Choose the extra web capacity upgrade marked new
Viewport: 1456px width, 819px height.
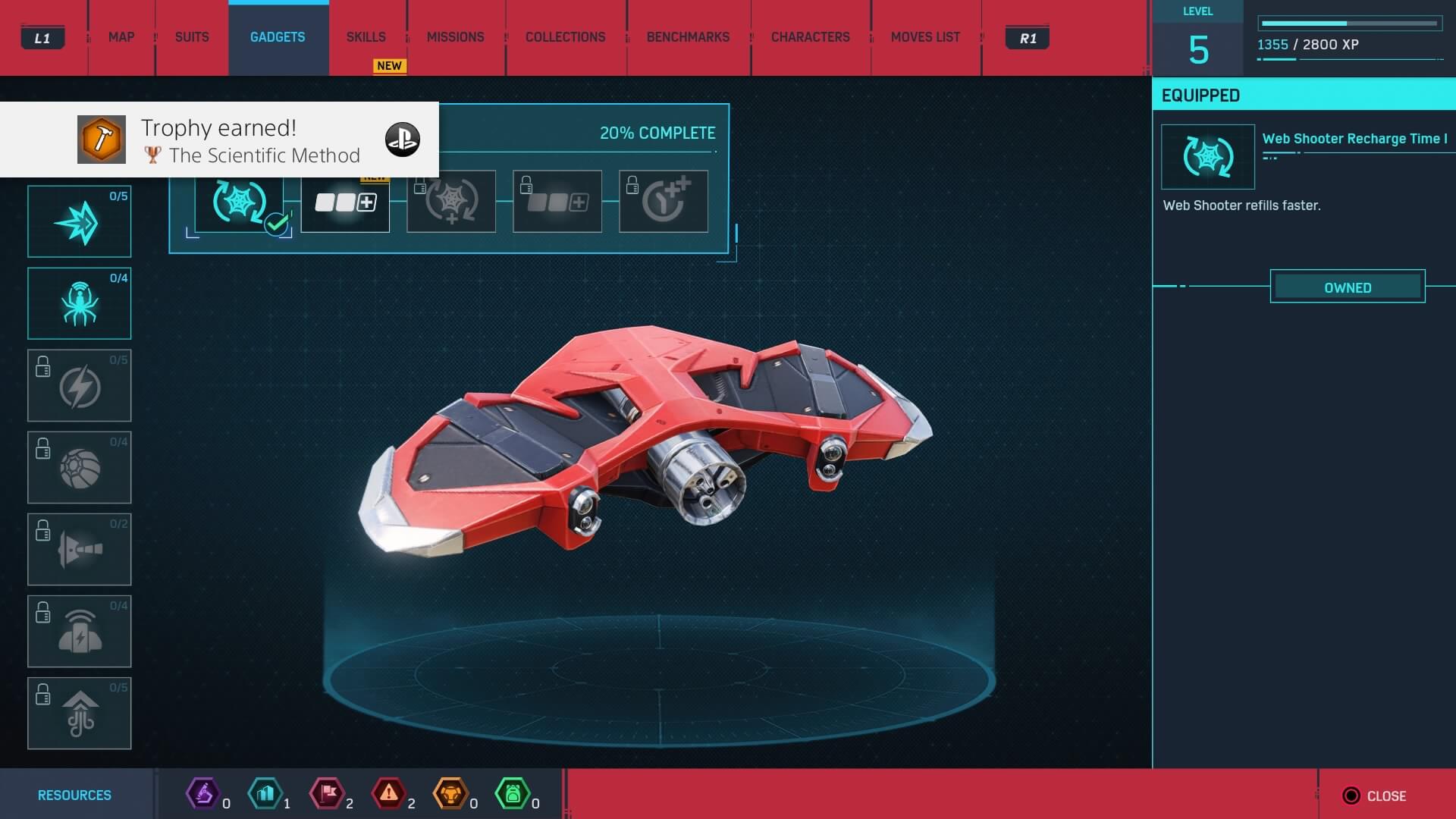345,202
